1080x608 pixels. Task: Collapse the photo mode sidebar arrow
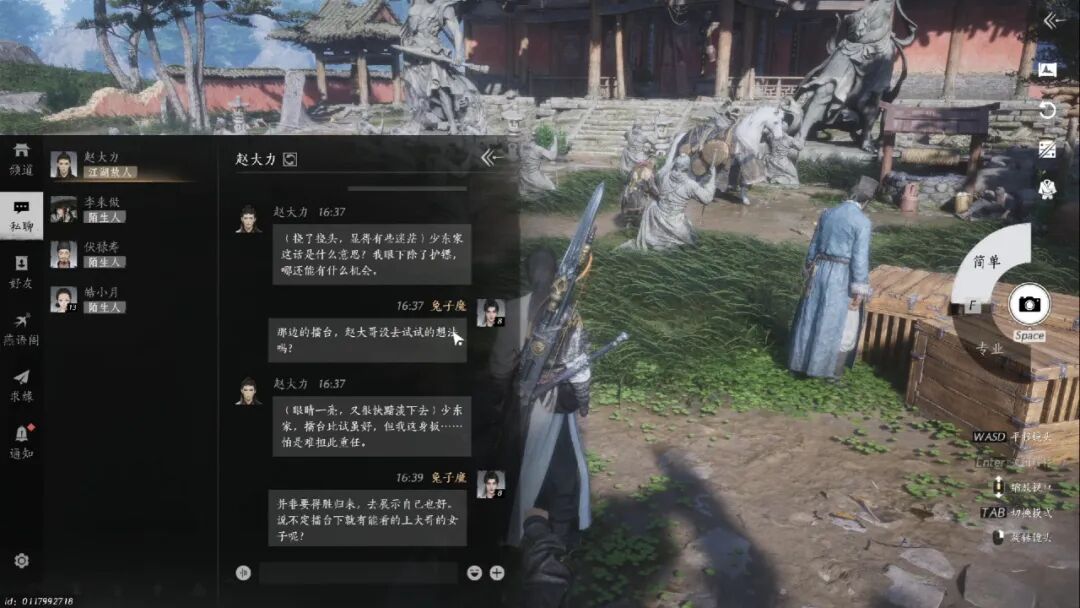(1049, 21)
